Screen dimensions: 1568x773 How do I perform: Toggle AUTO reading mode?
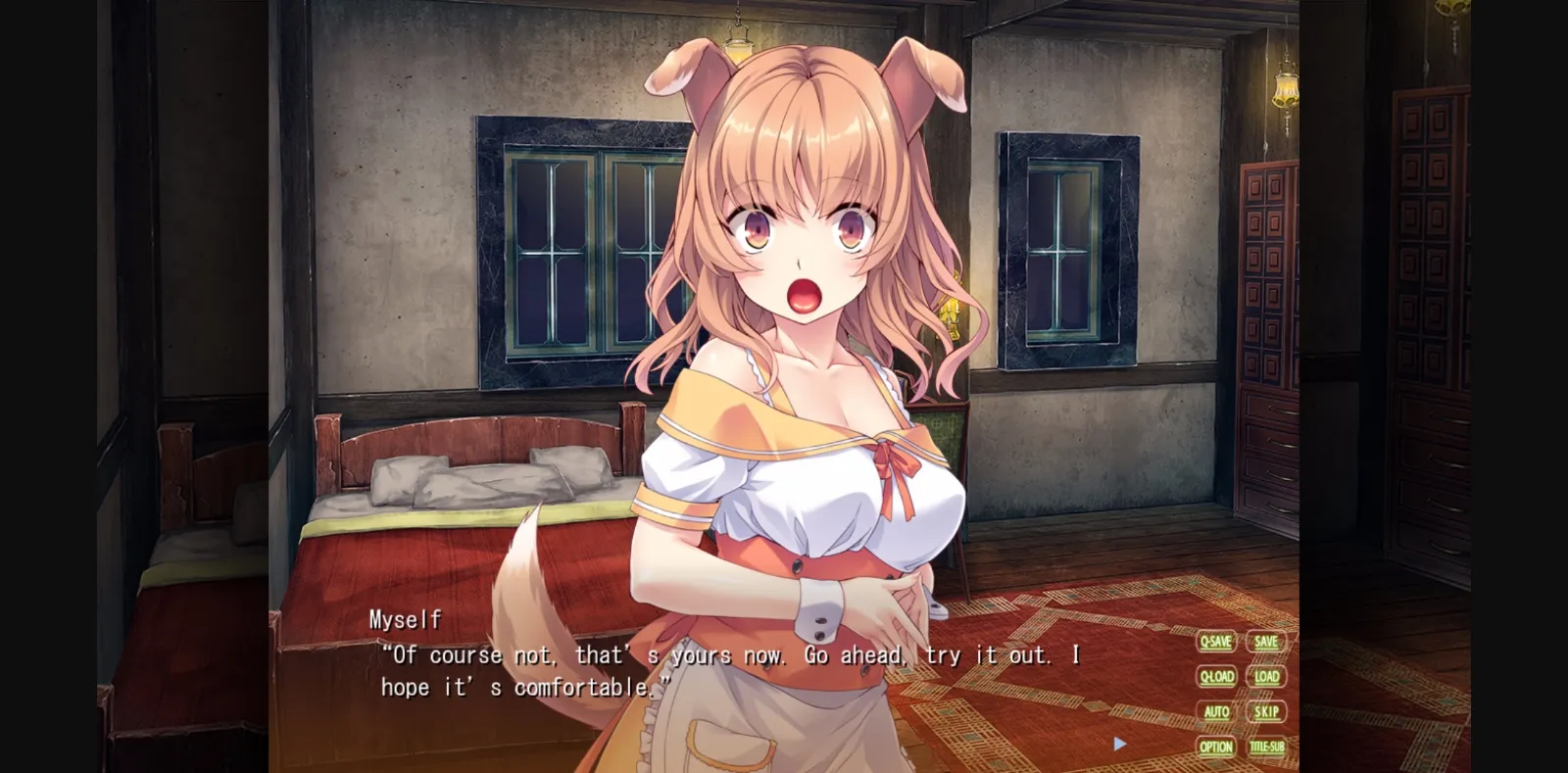click(x=1215, y=712)
